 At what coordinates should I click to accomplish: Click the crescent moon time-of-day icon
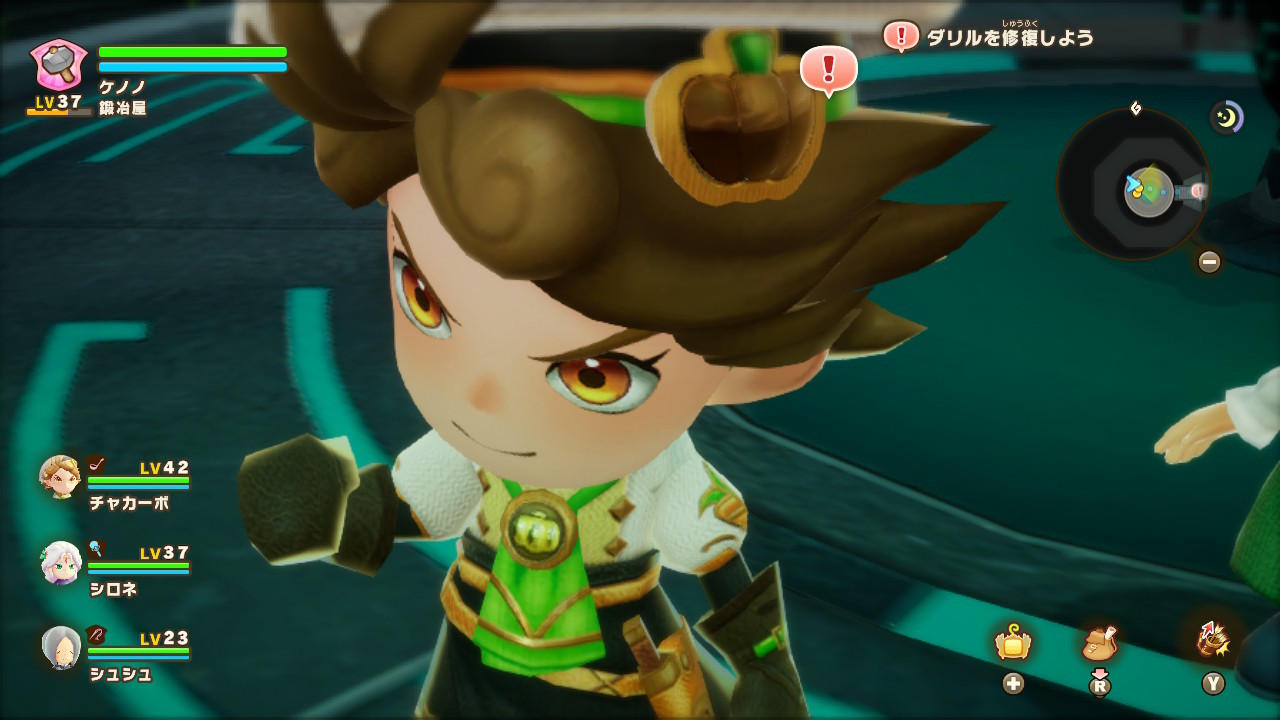click(1226, 118)
